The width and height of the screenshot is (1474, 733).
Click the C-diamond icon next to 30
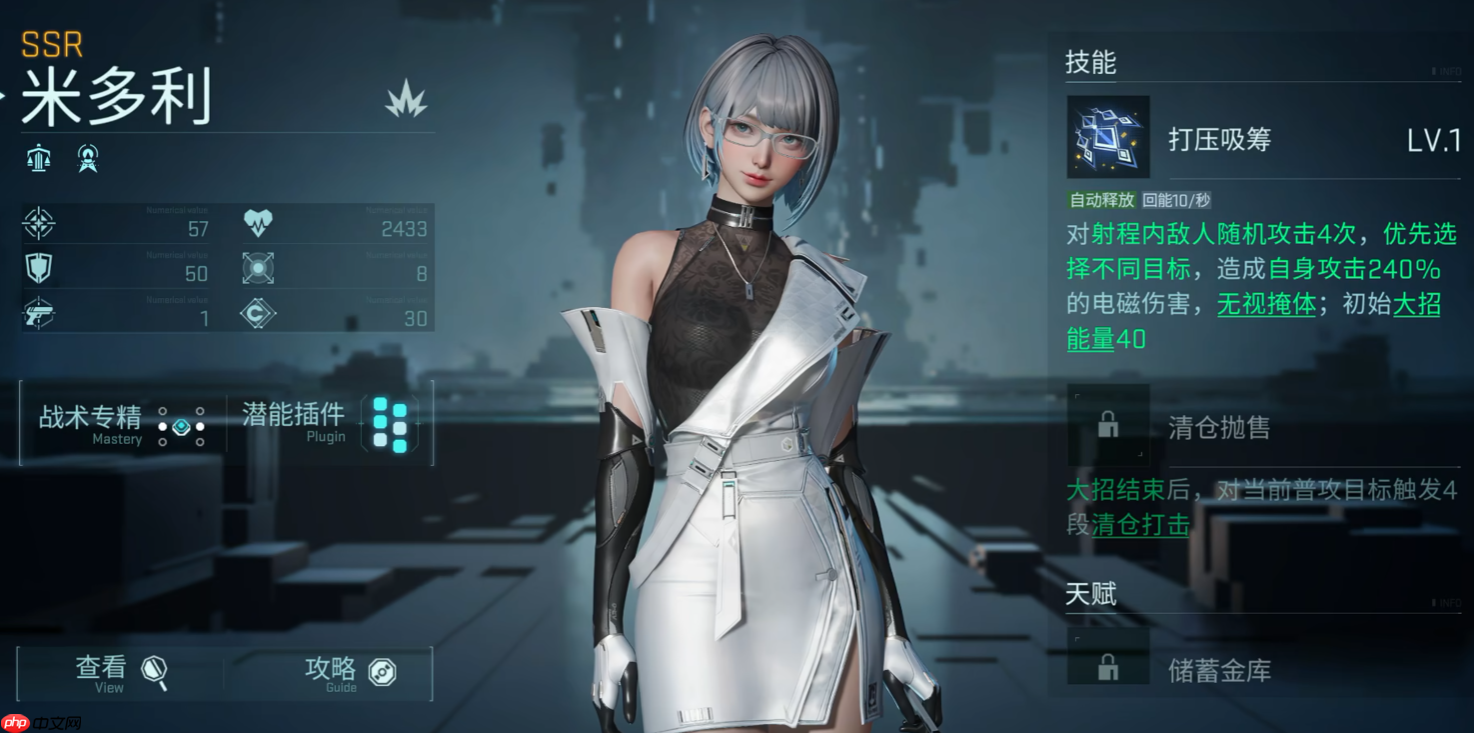pos(260,314)
